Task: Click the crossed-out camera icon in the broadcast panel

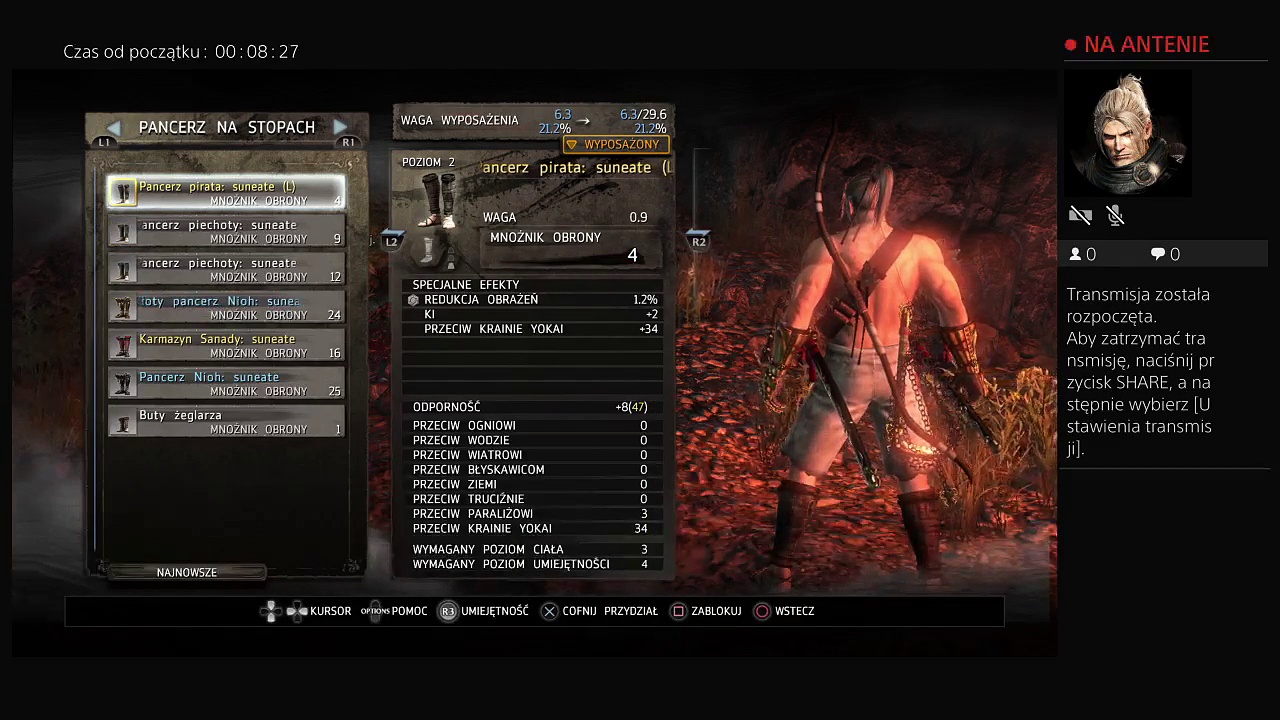Action: [1080, 215]
